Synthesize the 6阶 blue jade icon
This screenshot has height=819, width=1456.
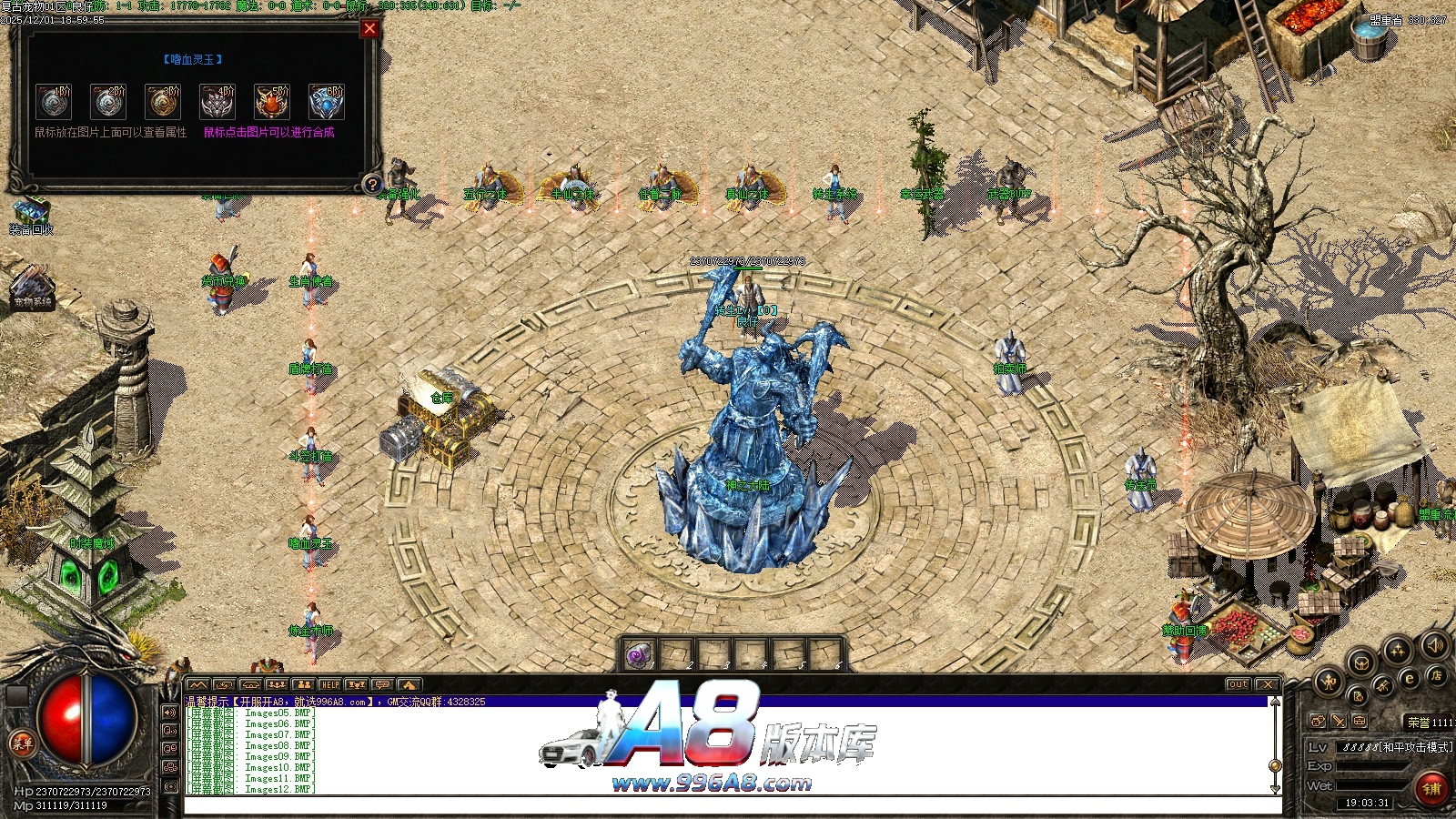tap(327, 102)
